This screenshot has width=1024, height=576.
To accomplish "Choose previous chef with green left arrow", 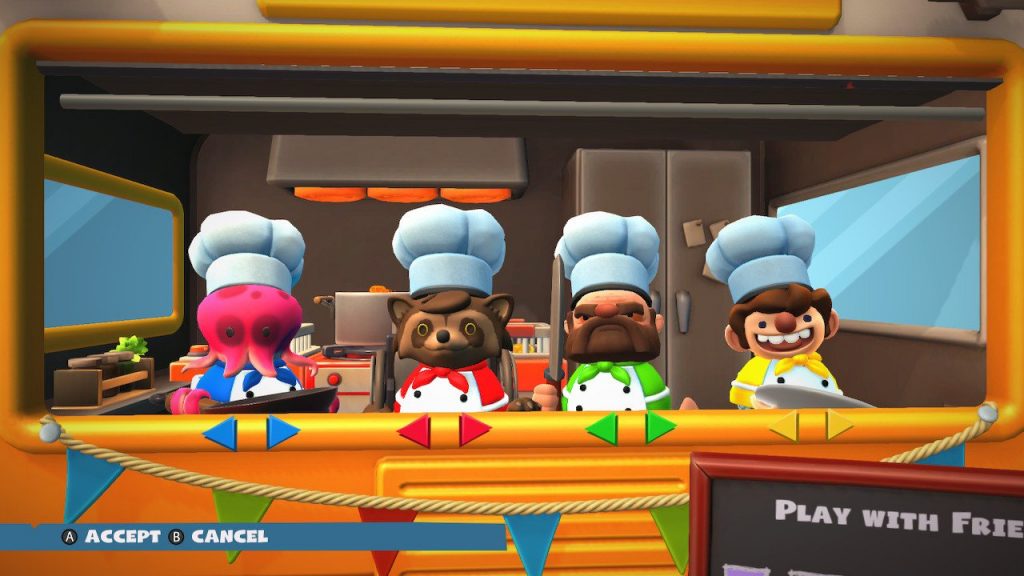I will click(x=603, y=428).
